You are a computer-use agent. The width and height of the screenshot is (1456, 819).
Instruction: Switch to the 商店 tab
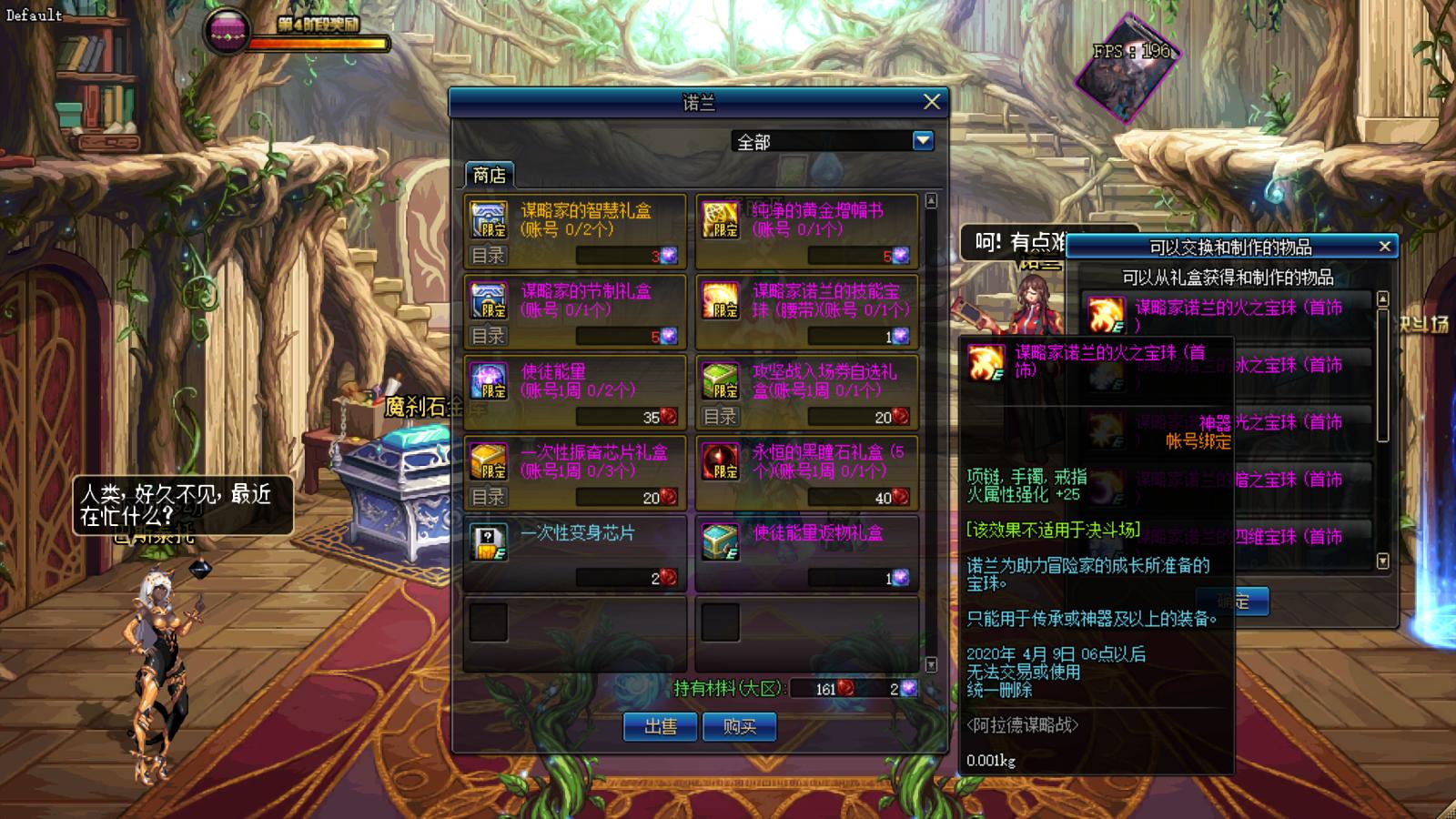pyautogui.click(x=490, y=175)
